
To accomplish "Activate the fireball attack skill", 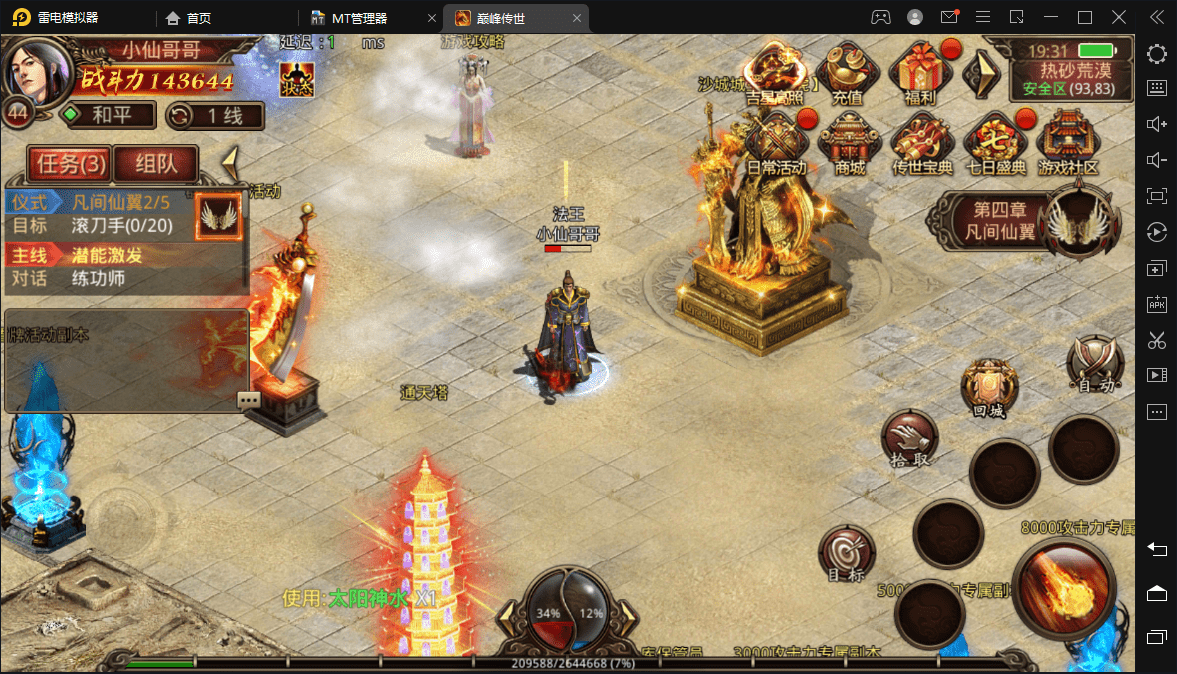I will [1064, 585].
